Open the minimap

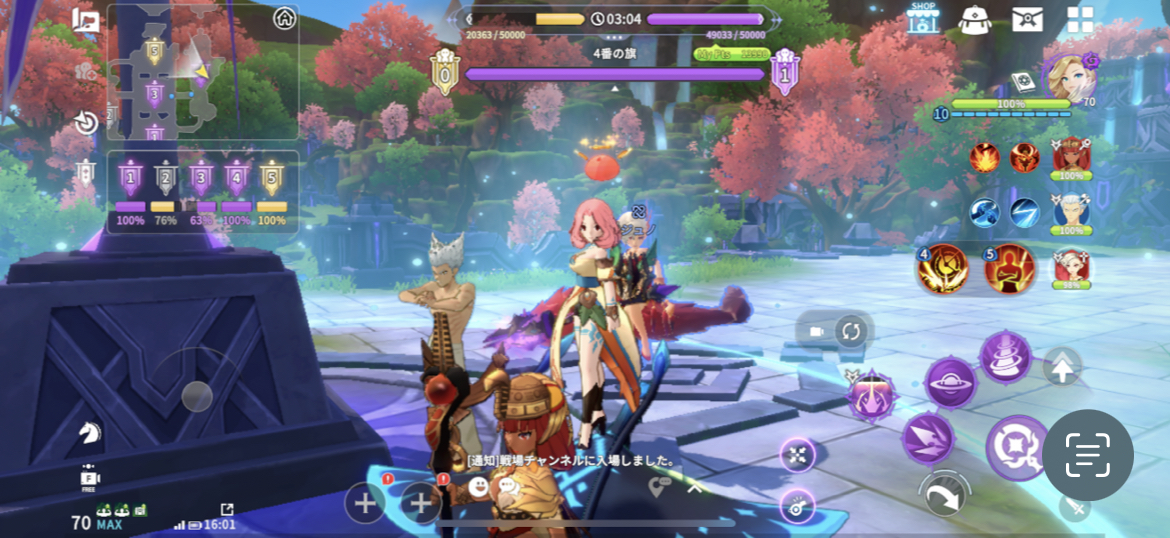[202, 71]
